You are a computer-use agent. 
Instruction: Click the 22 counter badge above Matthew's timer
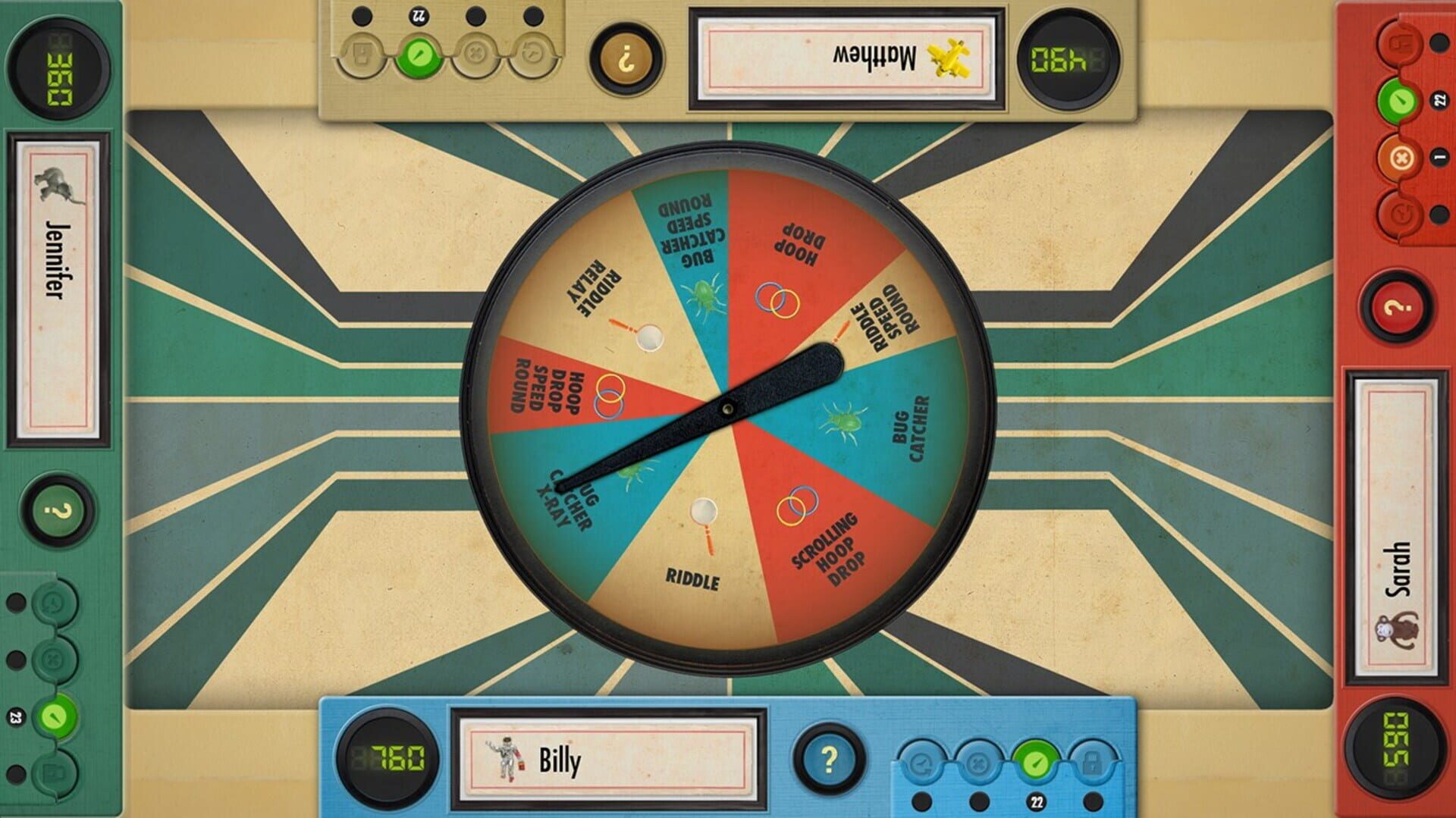[x=419, y=15]
